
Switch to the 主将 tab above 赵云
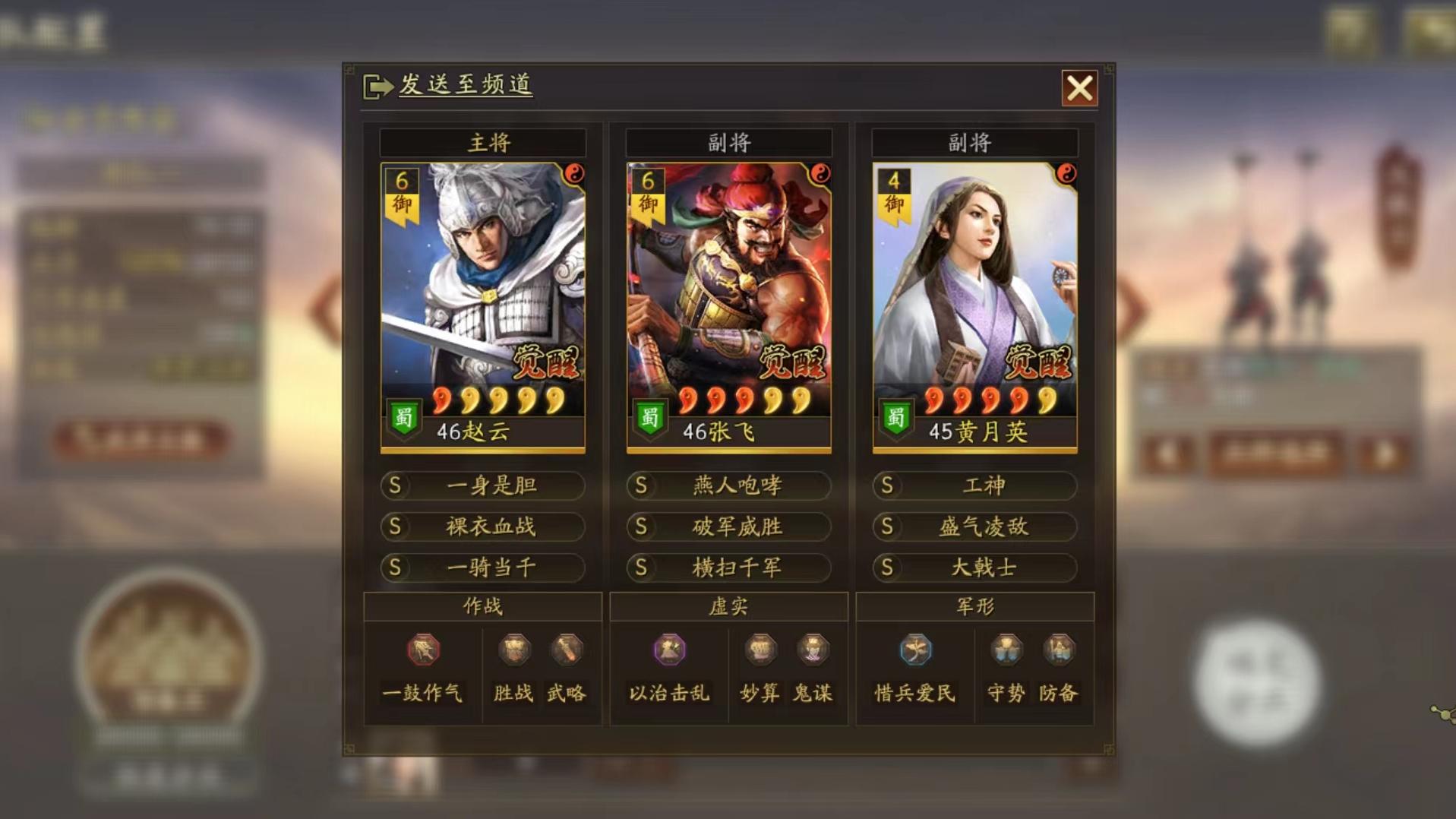tap(484, 142)
